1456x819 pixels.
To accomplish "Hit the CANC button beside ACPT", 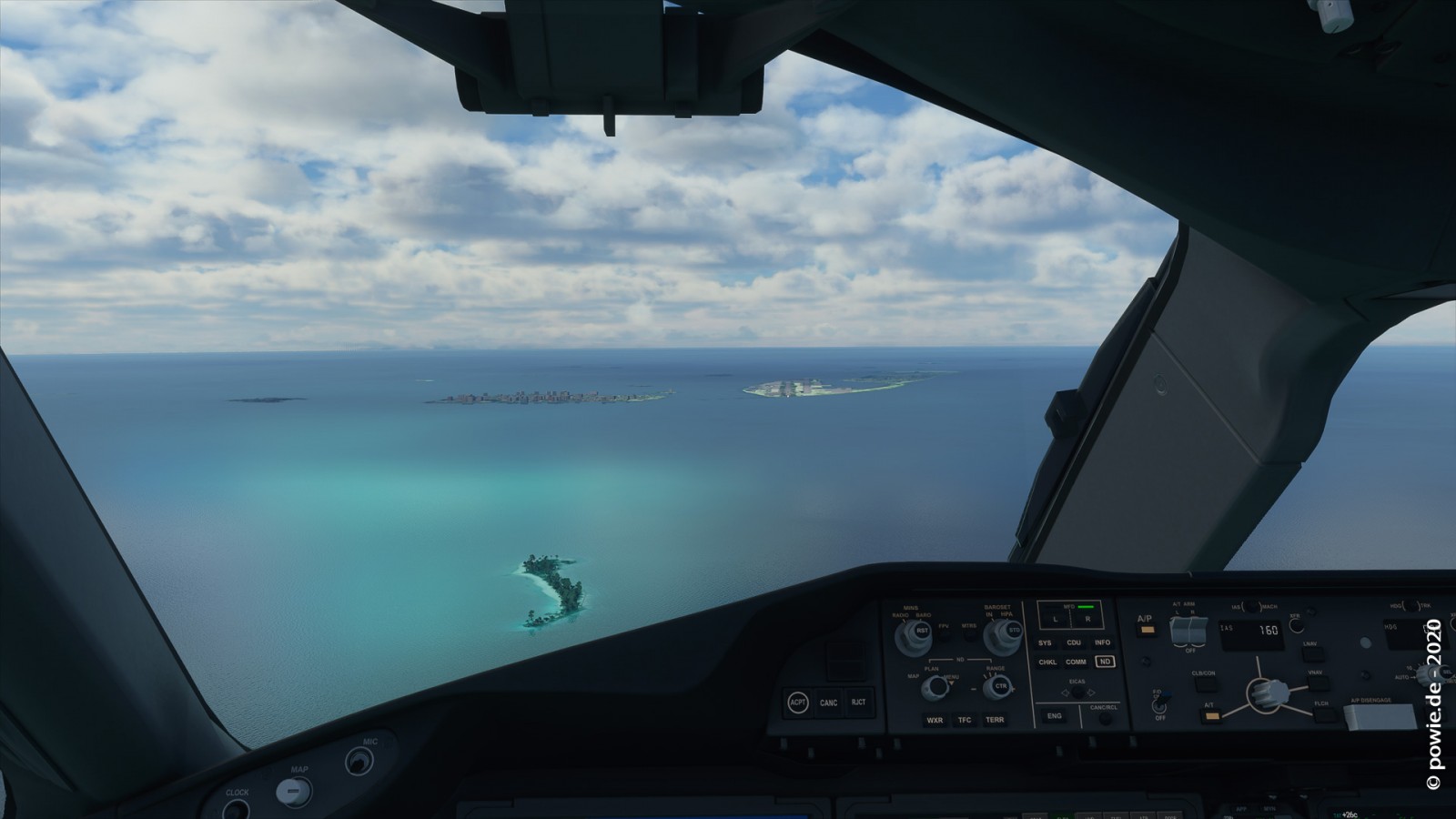I will coord(828,703).
